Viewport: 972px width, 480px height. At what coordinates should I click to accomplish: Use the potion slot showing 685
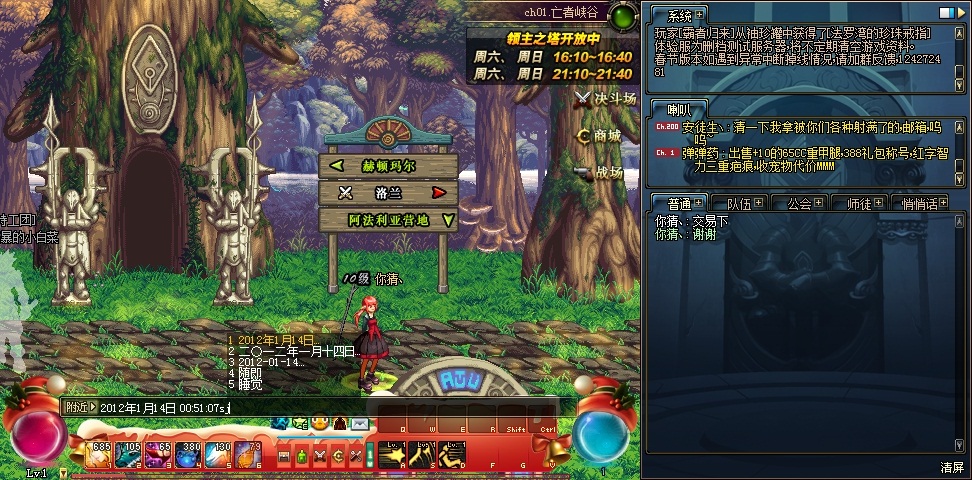click(x=97, y=456)
